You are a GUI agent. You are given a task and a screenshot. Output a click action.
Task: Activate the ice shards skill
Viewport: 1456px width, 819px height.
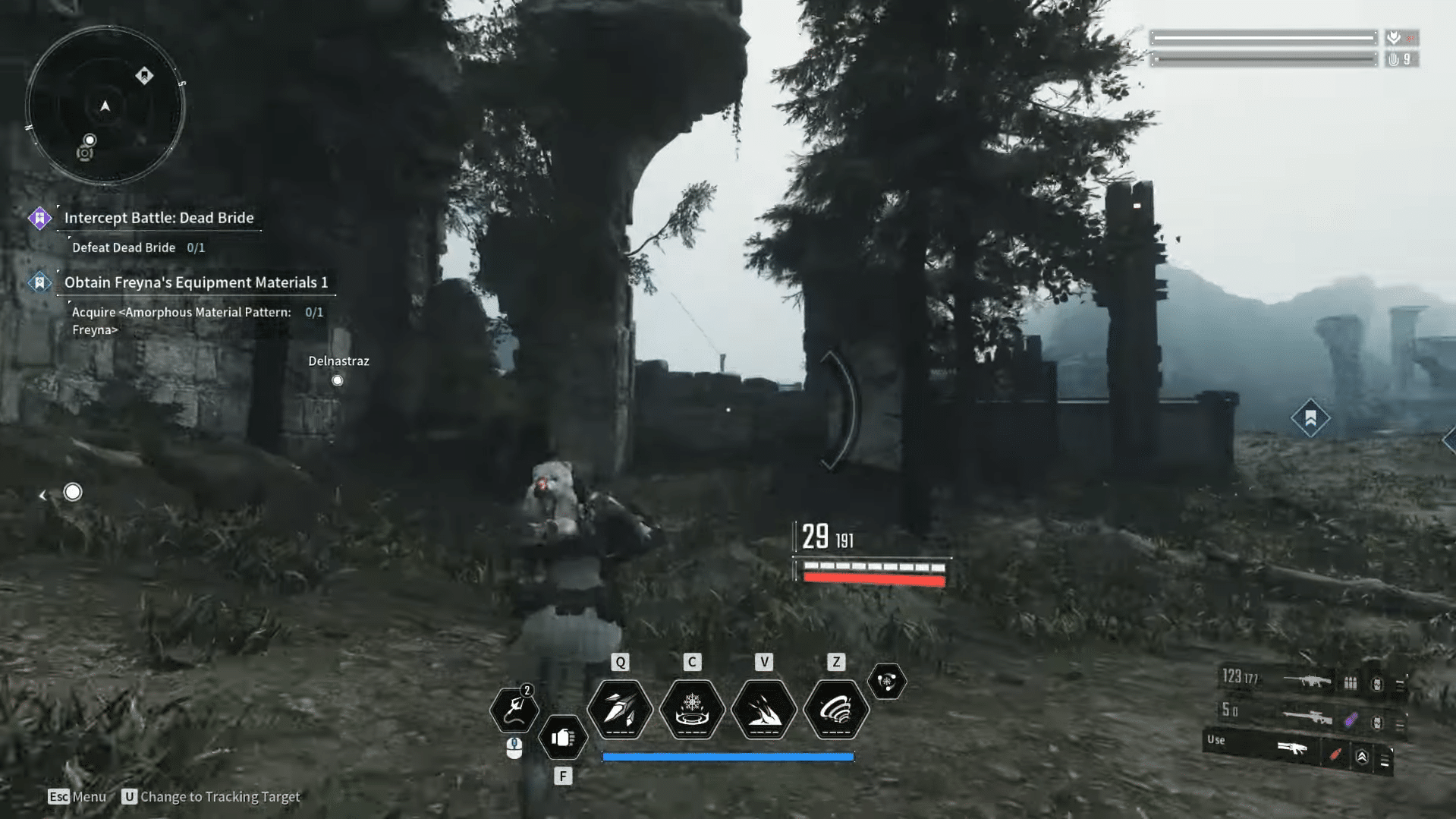620,710
